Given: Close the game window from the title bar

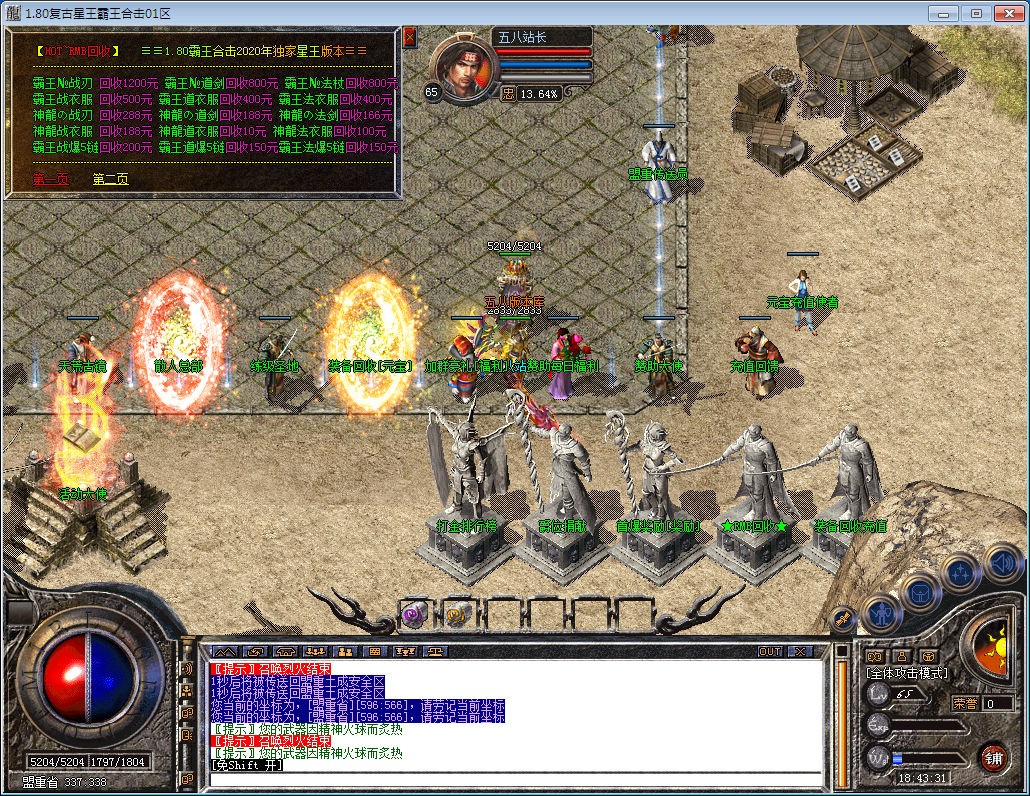Looking at the screenshot, I should pyautogui.click(x=1009, y=13).
